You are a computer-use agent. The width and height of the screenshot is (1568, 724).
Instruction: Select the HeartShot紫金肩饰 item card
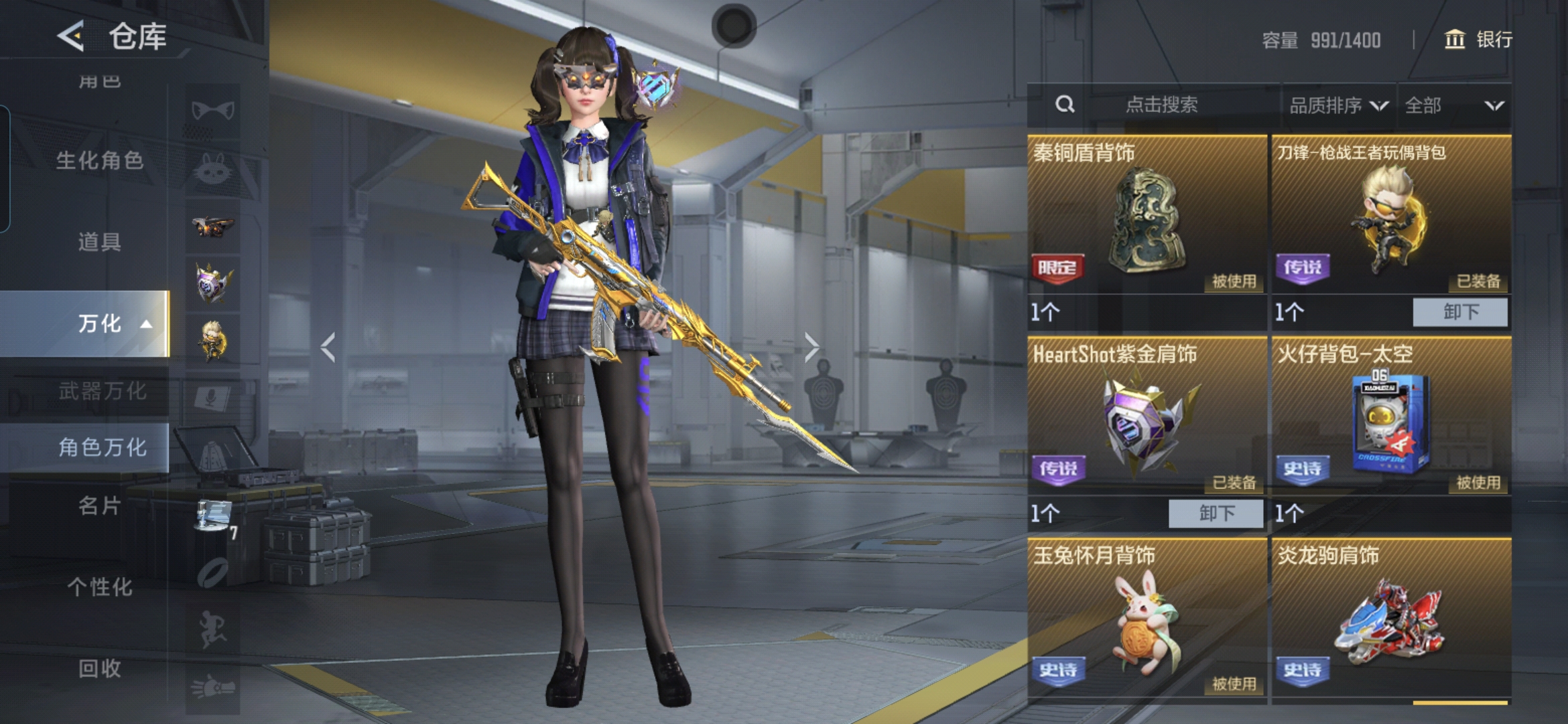[1147, 416]
